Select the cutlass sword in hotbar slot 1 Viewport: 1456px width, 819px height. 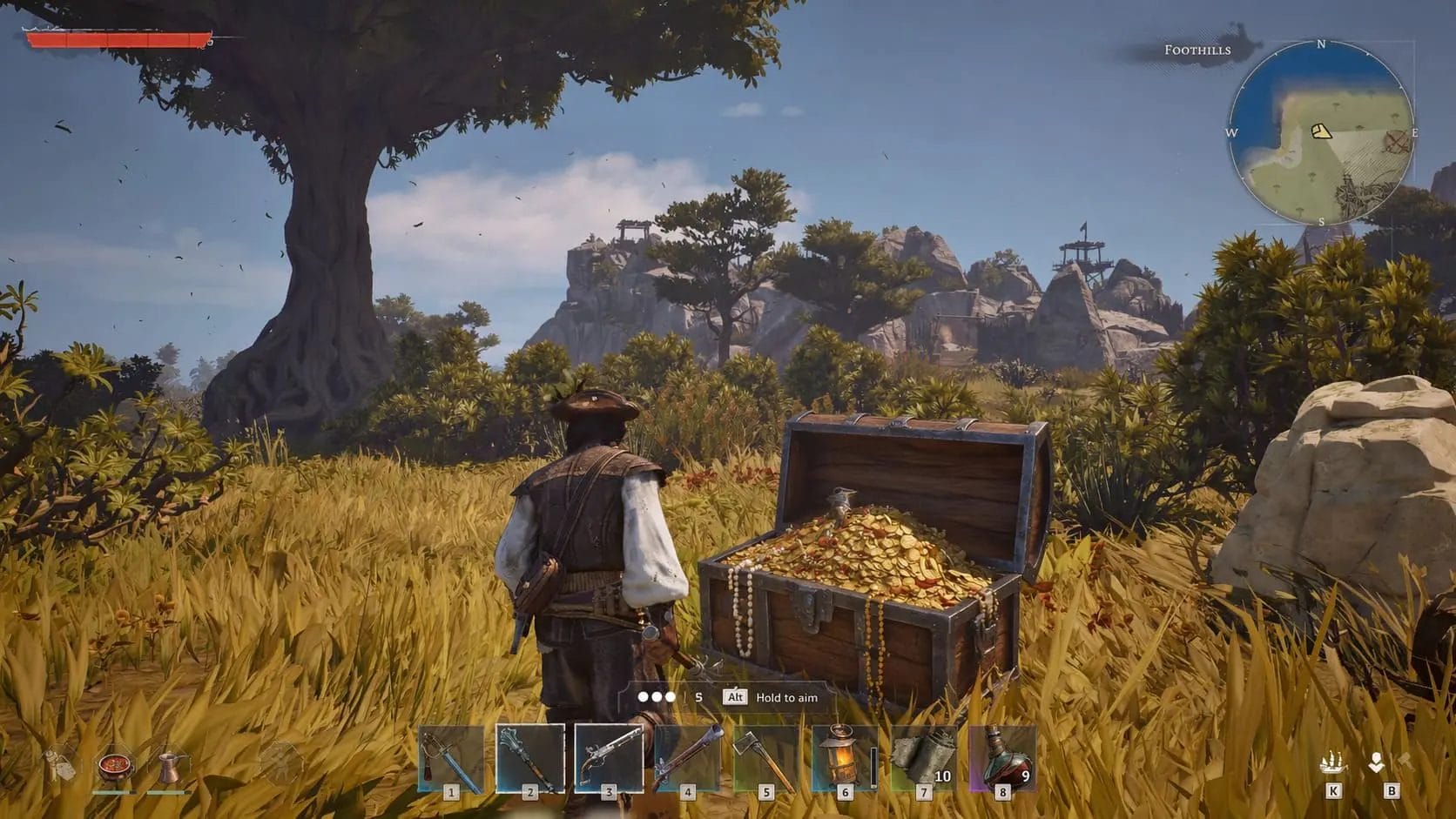tap(450, 760)
